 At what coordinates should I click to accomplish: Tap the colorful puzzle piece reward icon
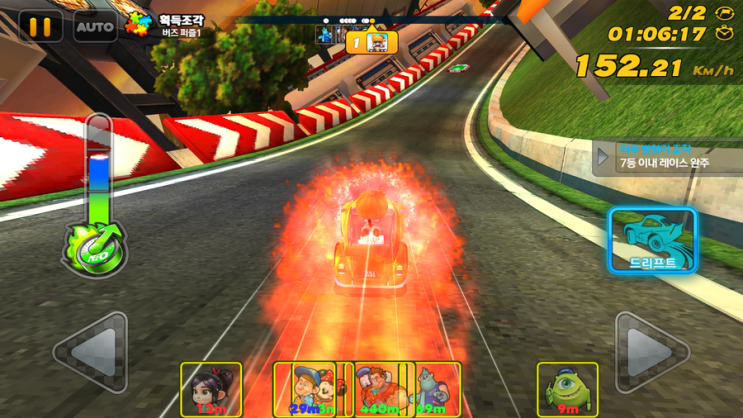138,24
